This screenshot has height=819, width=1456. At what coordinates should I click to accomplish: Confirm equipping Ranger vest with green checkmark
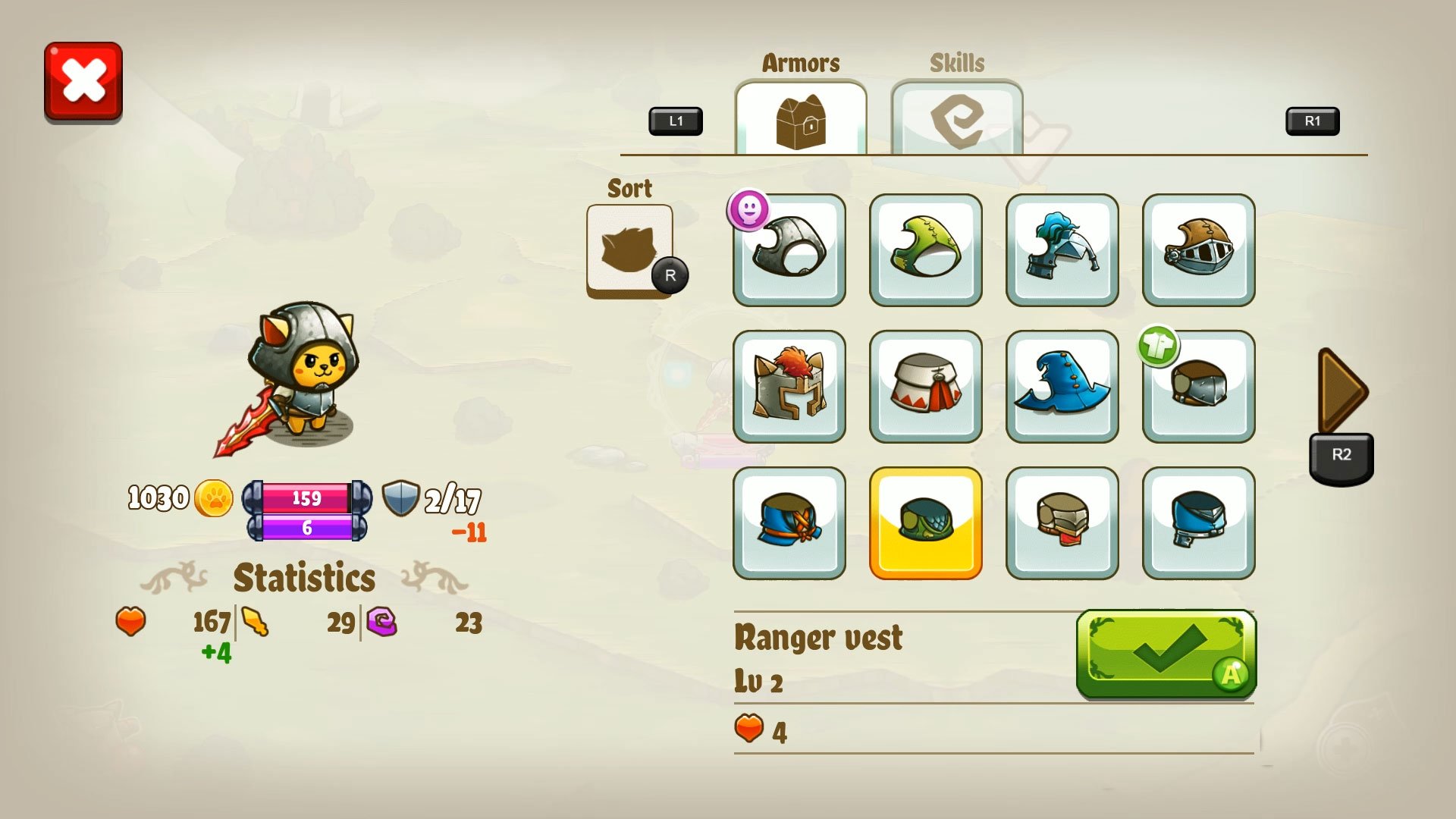1164,656
